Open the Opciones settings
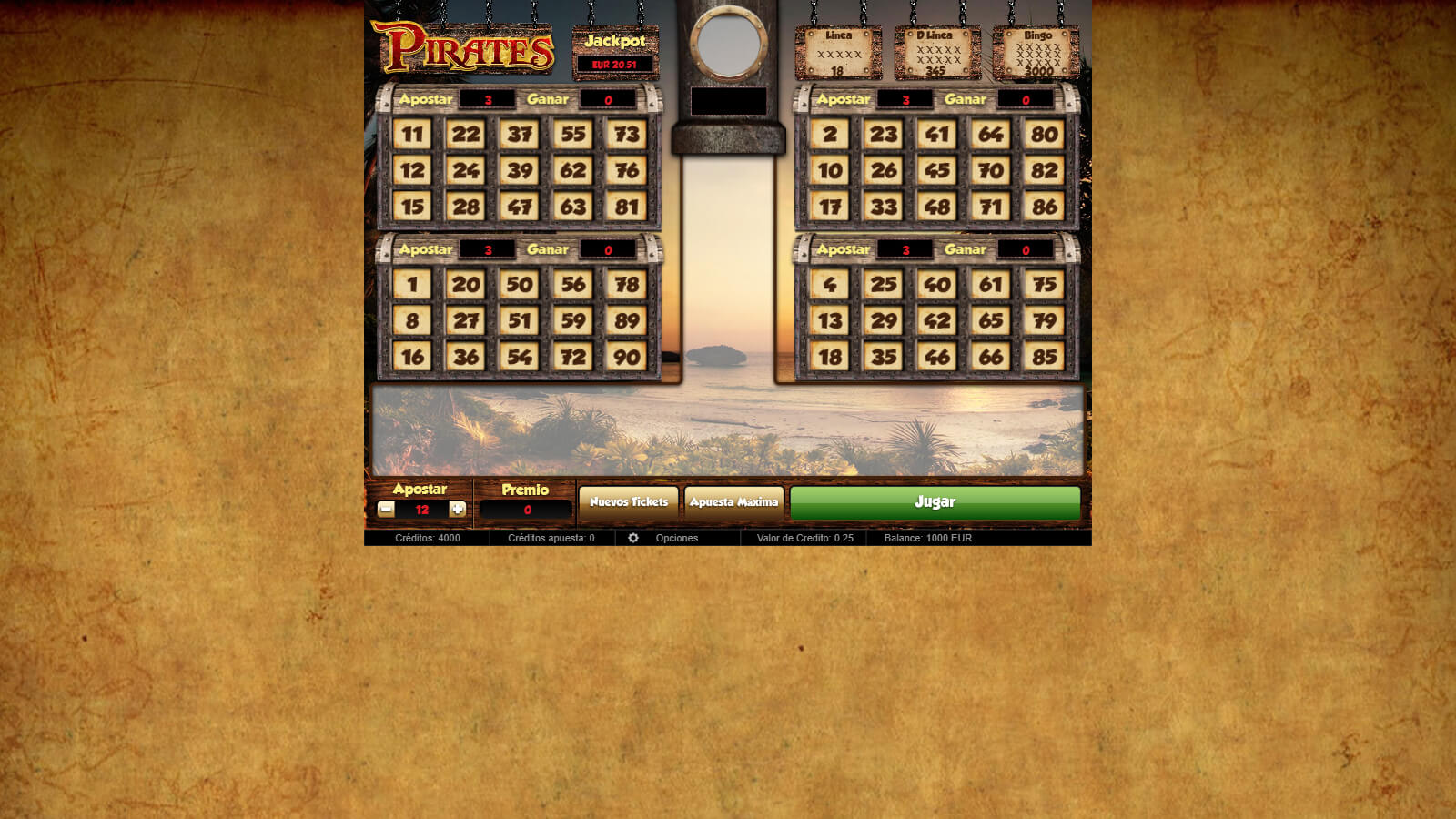Image resolution: width=1456 pixels, height=819 pixels. click(666, 538)
